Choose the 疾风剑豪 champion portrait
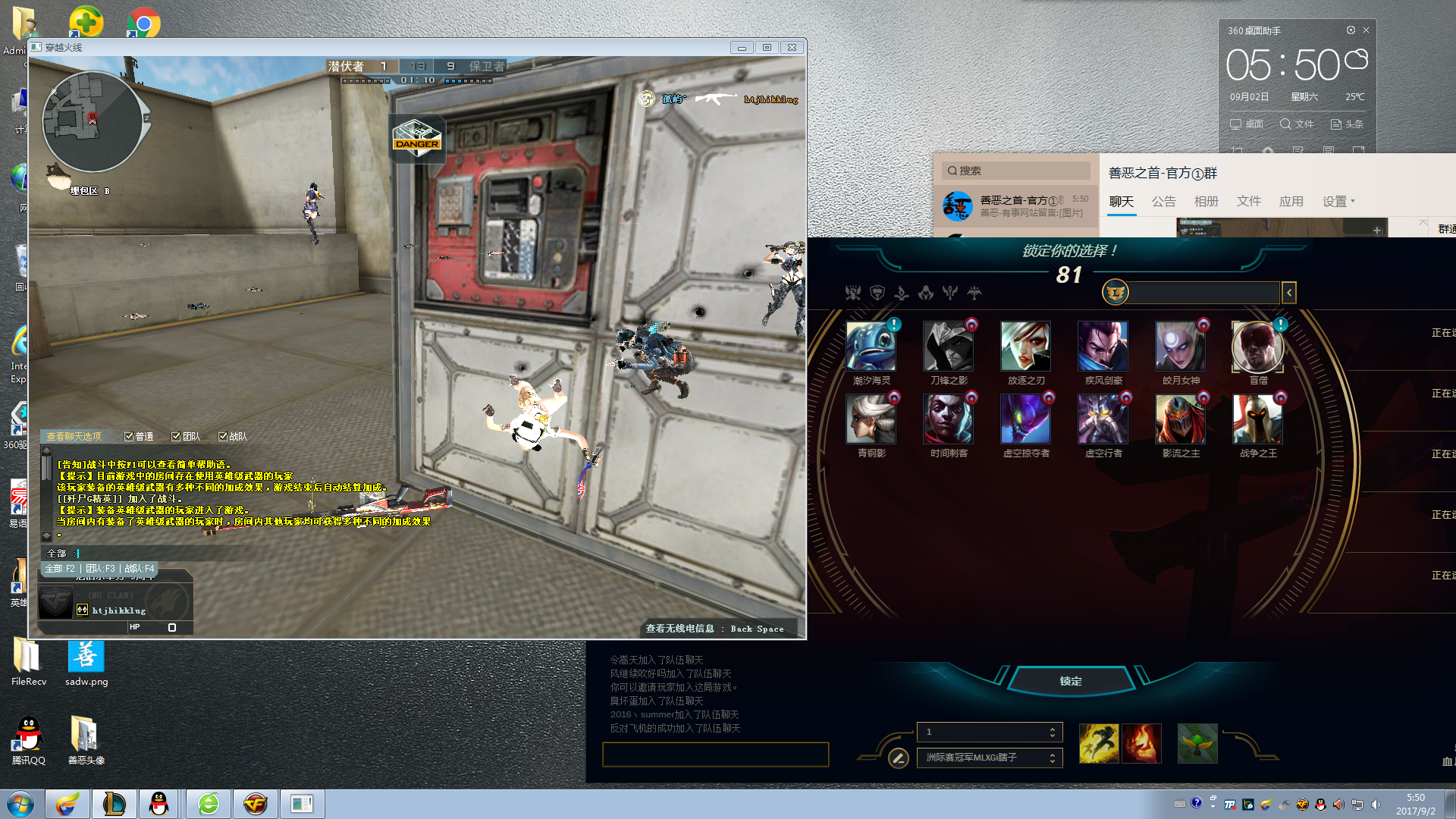1456x819 pixels. coord(1103,347)
